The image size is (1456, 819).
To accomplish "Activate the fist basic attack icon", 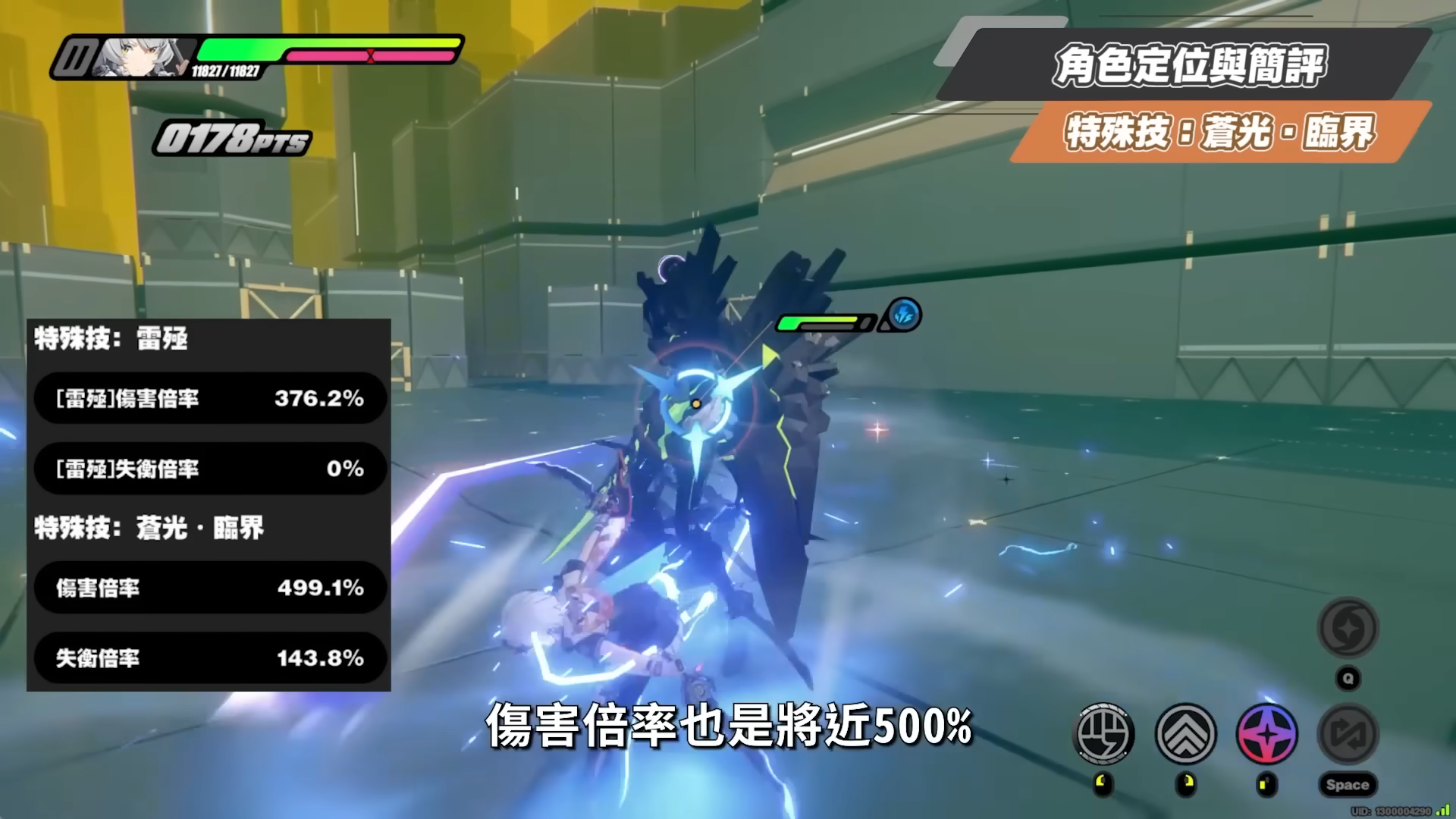I will pos(1104,733).
